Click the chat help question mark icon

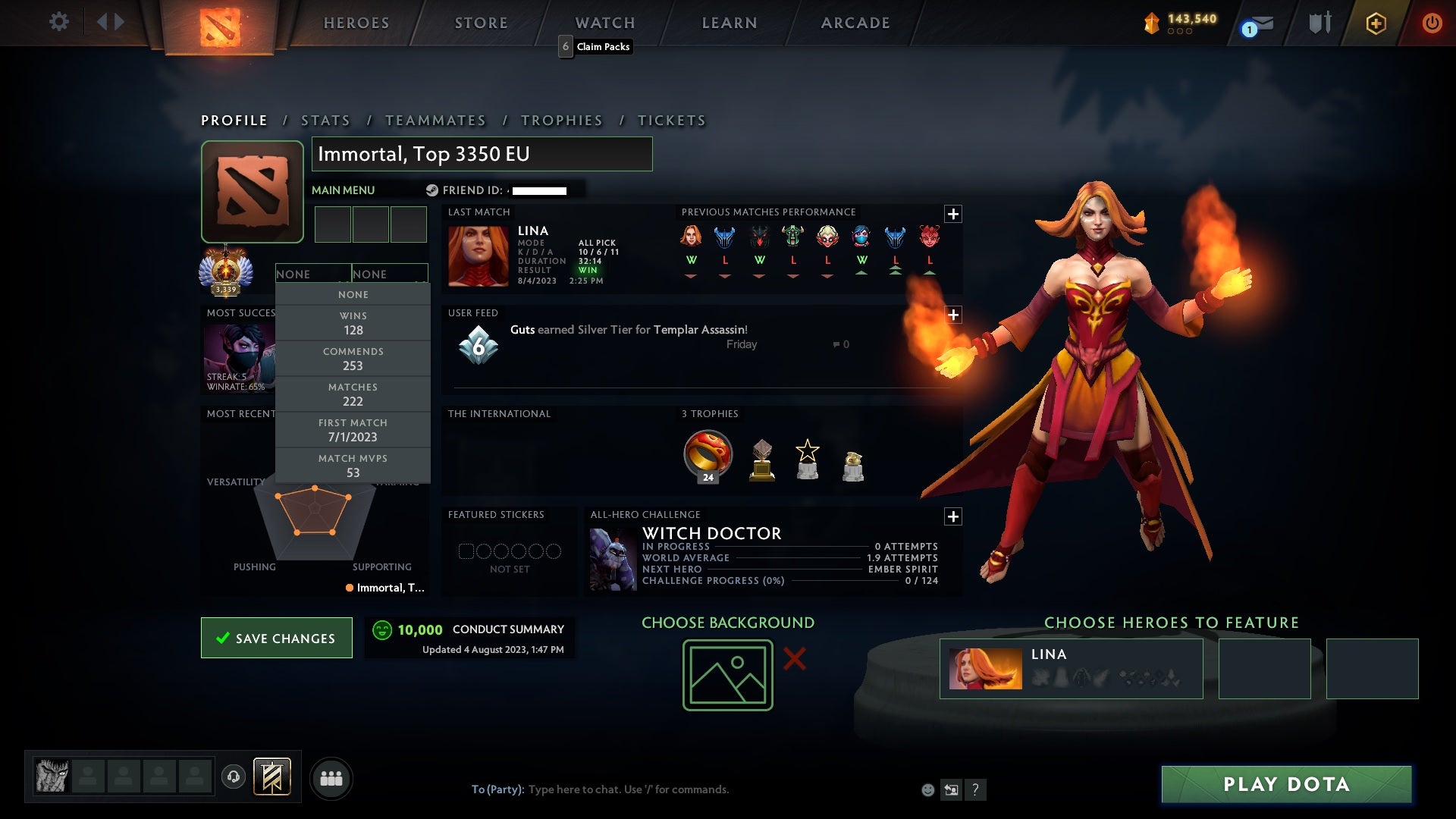point(974,789)
